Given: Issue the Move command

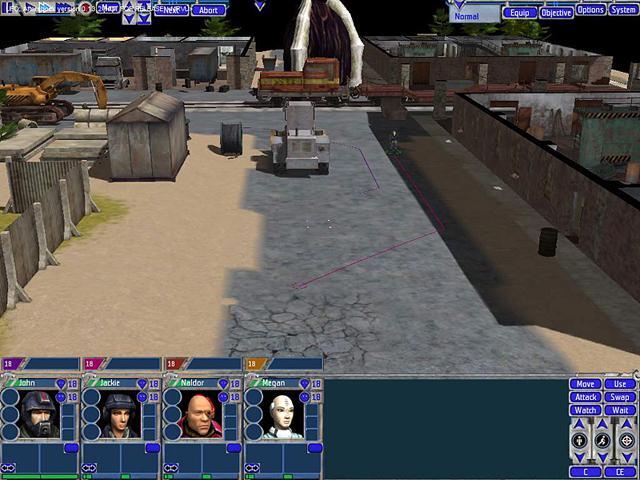Looking at the screenshot, I should 586,384.
